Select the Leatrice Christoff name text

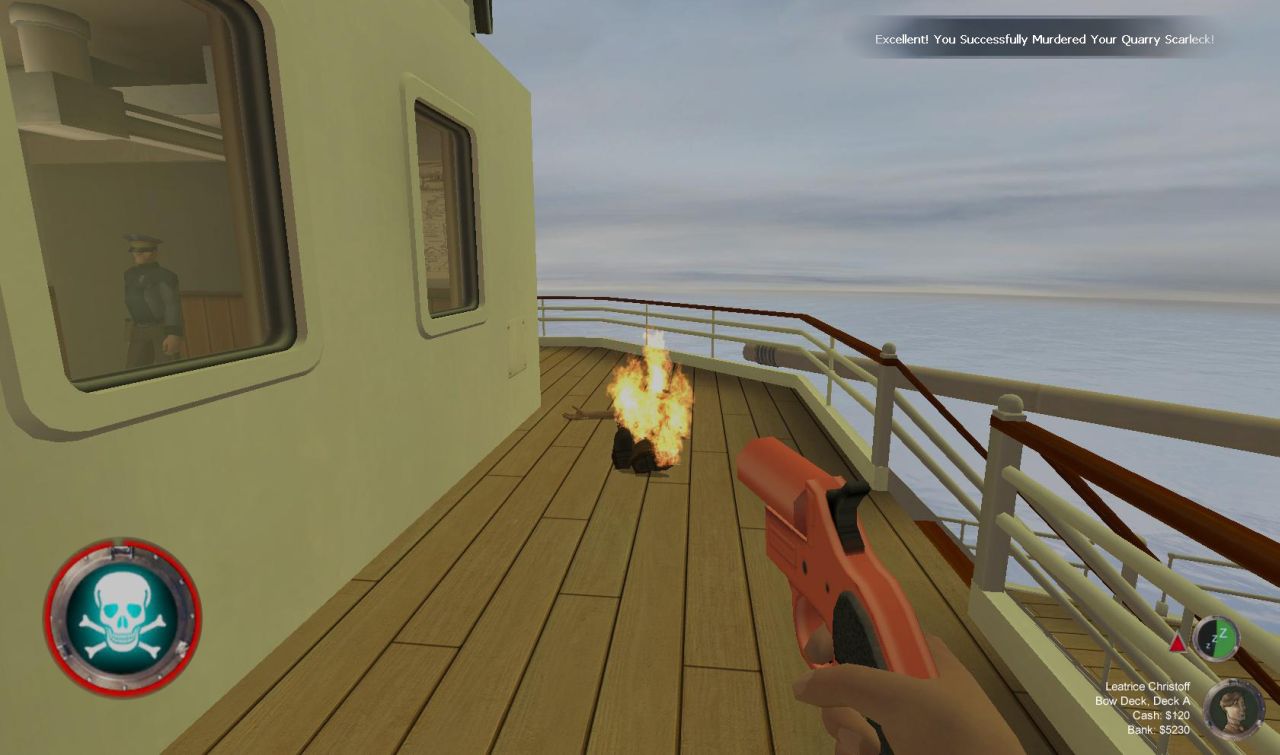click(x=1146, y=687)
